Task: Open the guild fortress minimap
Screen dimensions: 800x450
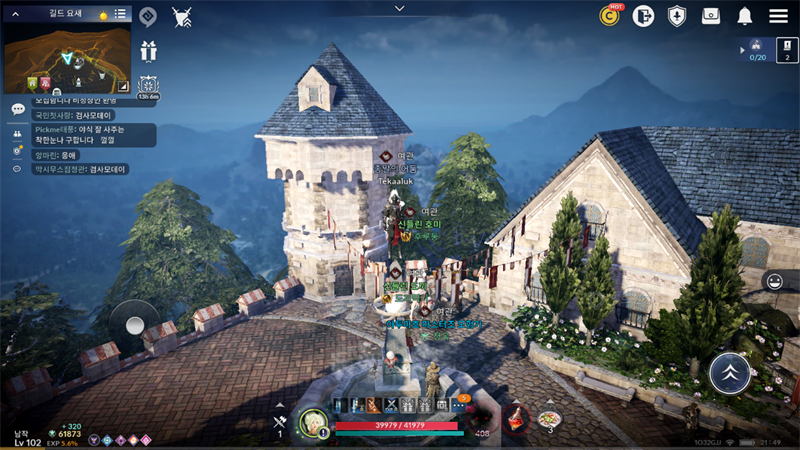Action: pyautogui.click(x=66, y=58)
